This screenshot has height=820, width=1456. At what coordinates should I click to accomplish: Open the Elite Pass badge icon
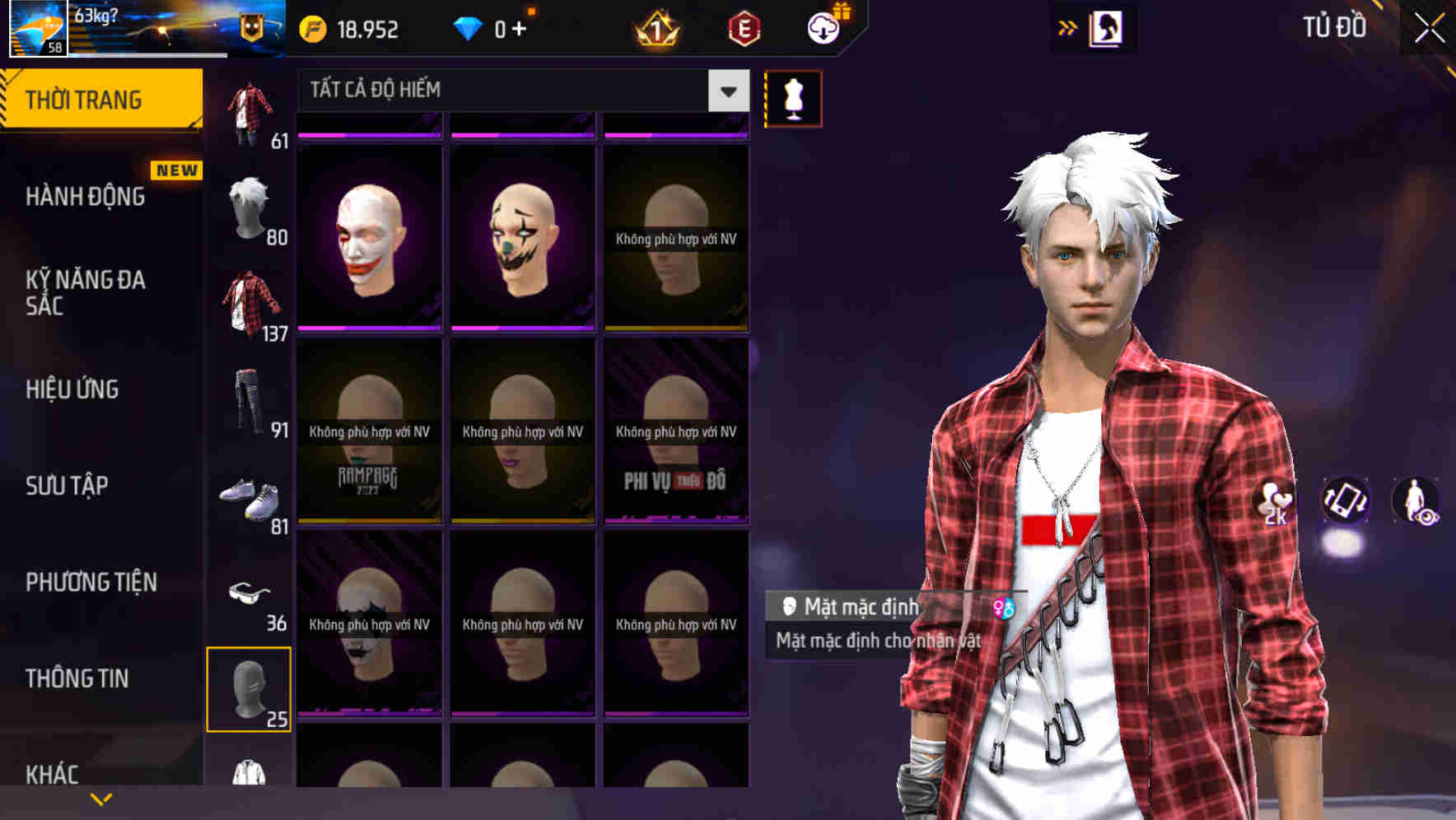[x=744, y=28]
